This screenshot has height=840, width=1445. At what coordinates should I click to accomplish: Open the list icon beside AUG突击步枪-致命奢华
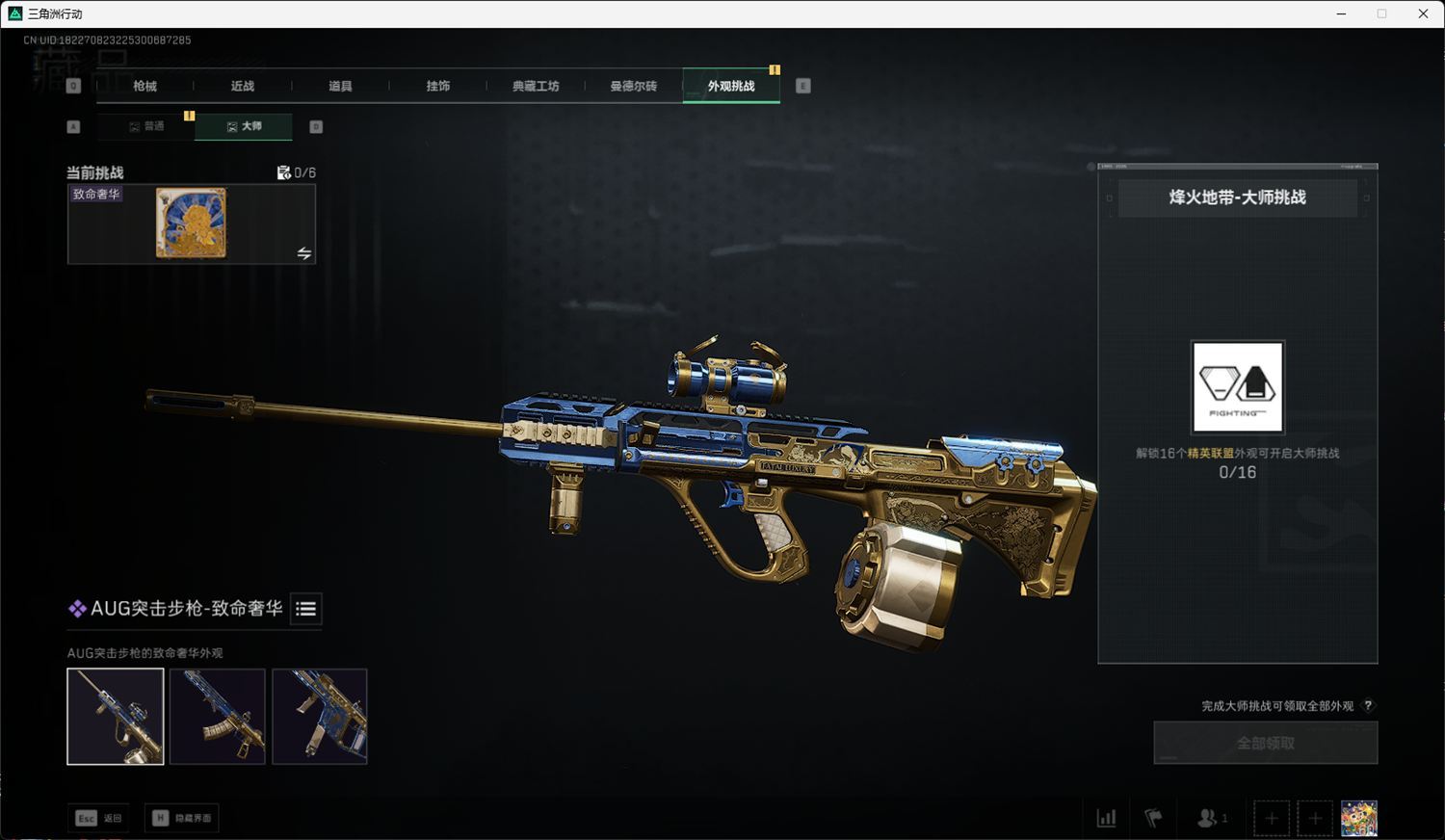305,609
